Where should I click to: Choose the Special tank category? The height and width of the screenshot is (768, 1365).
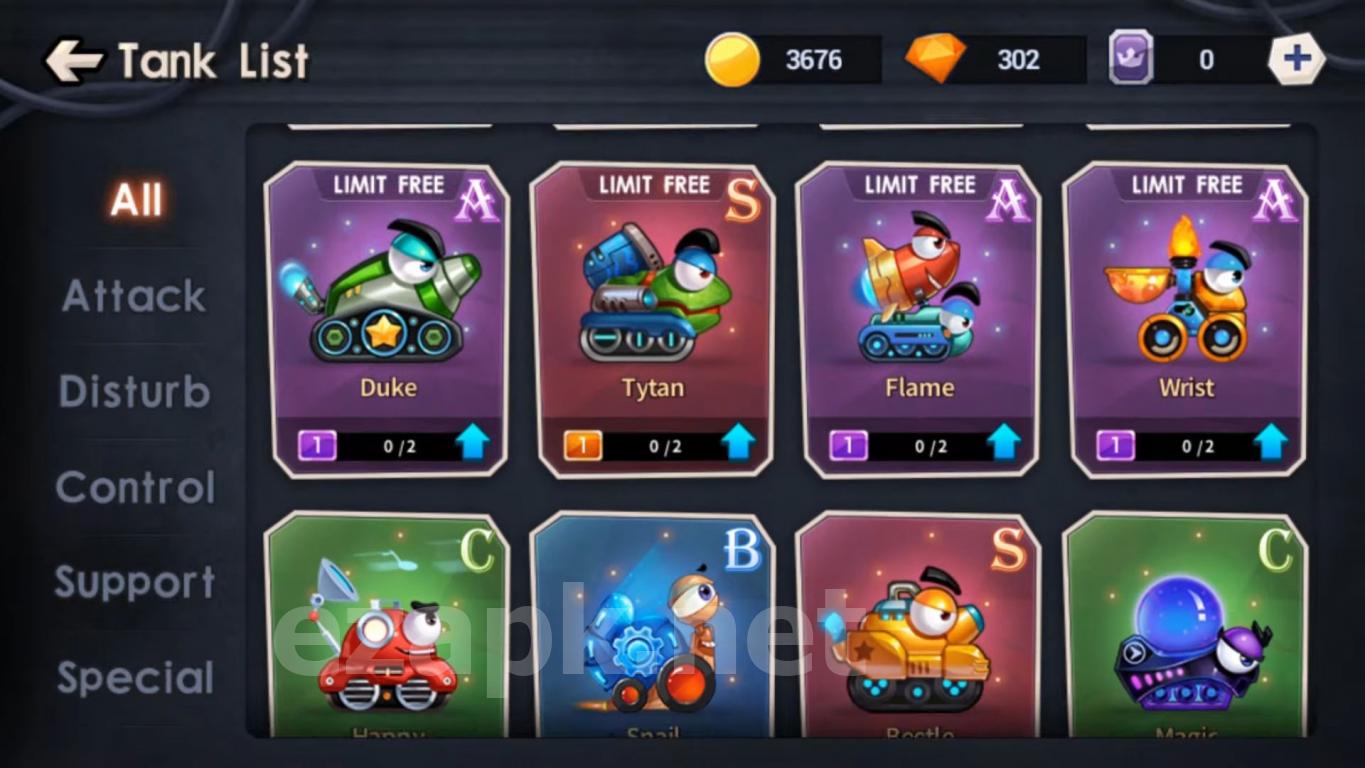pos(135,678)
